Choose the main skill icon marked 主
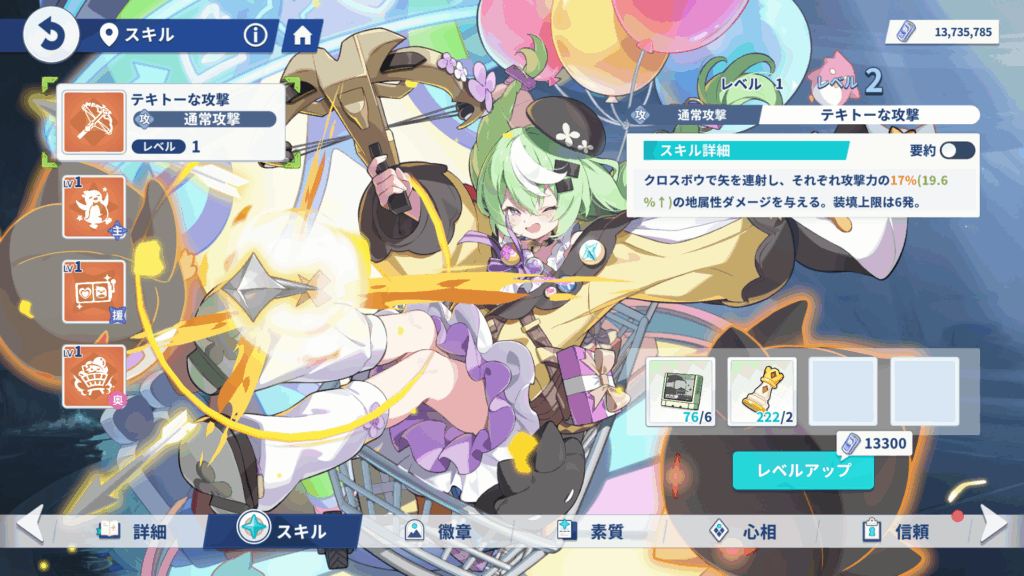This screenshot has height=576, width=1024. (x=94, y=207)
